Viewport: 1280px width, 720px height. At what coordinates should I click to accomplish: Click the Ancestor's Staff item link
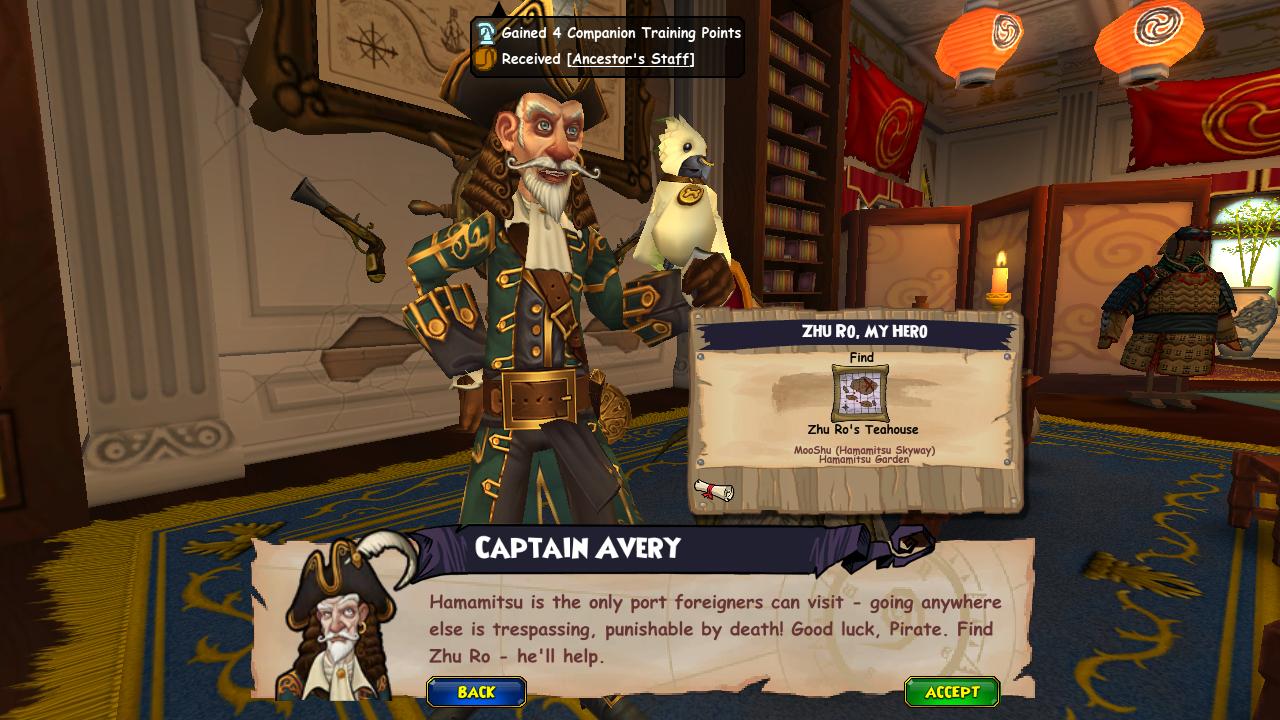pos(630,59)
